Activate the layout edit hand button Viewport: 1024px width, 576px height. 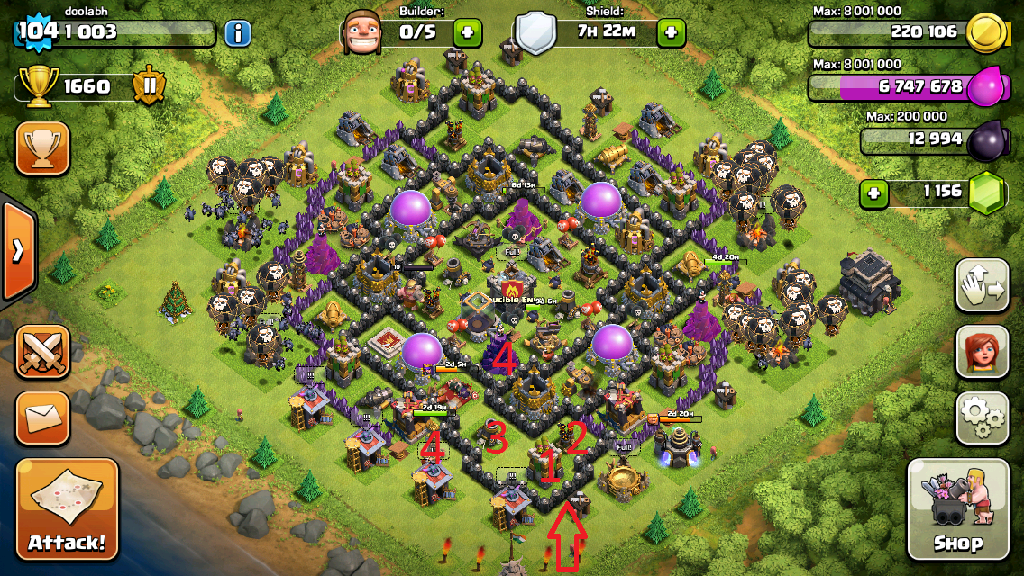[x=981, y=286]
